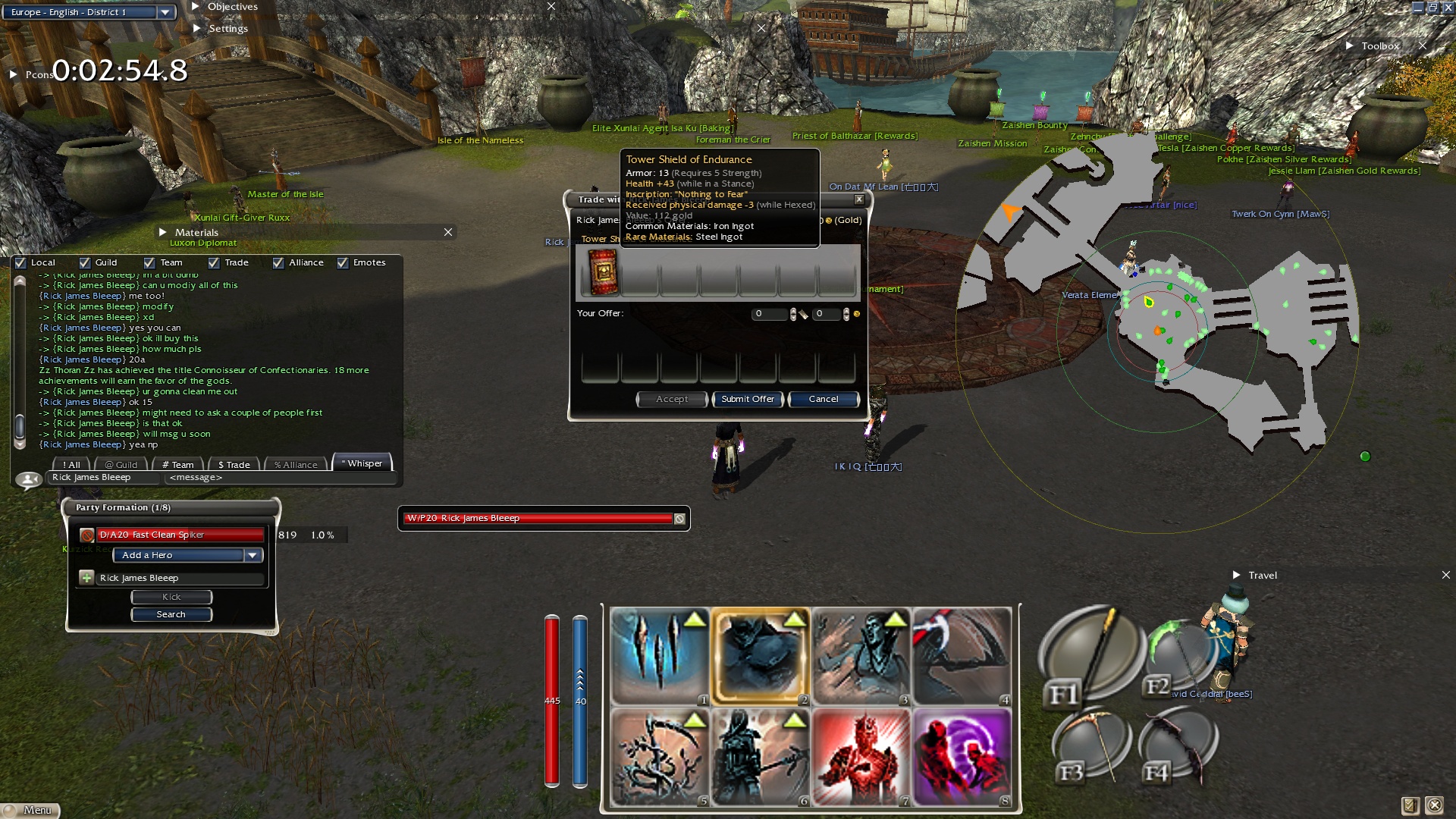Open the district selection dropdown
The height and width of the screenshot is (819, 1456).
(165, 12)
